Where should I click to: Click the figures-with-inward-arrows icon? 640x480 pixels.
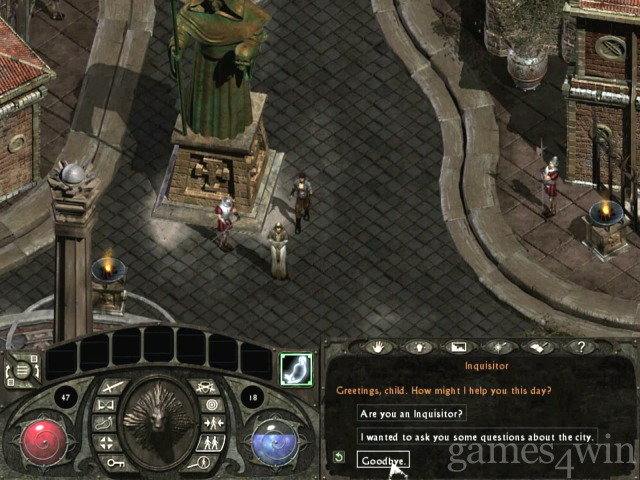[211, 424]
